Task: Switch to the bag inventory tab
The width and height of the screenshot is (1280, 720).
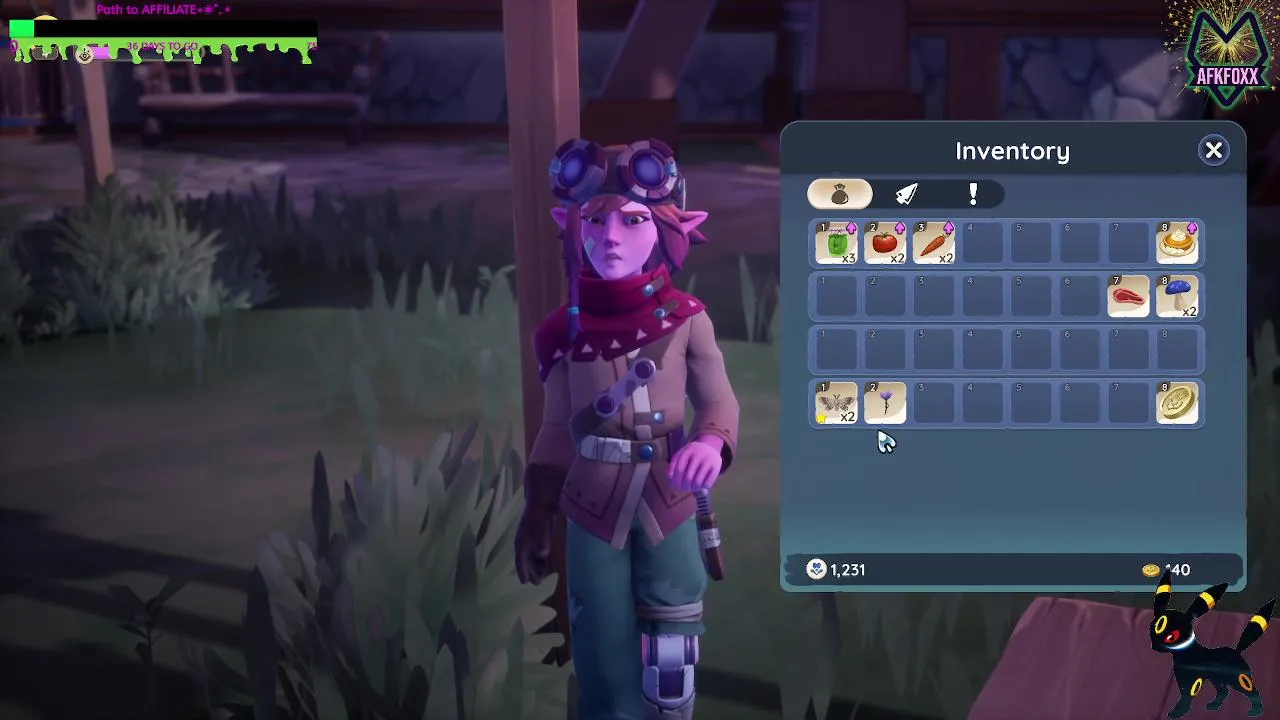Action: [x=839, y=194]
